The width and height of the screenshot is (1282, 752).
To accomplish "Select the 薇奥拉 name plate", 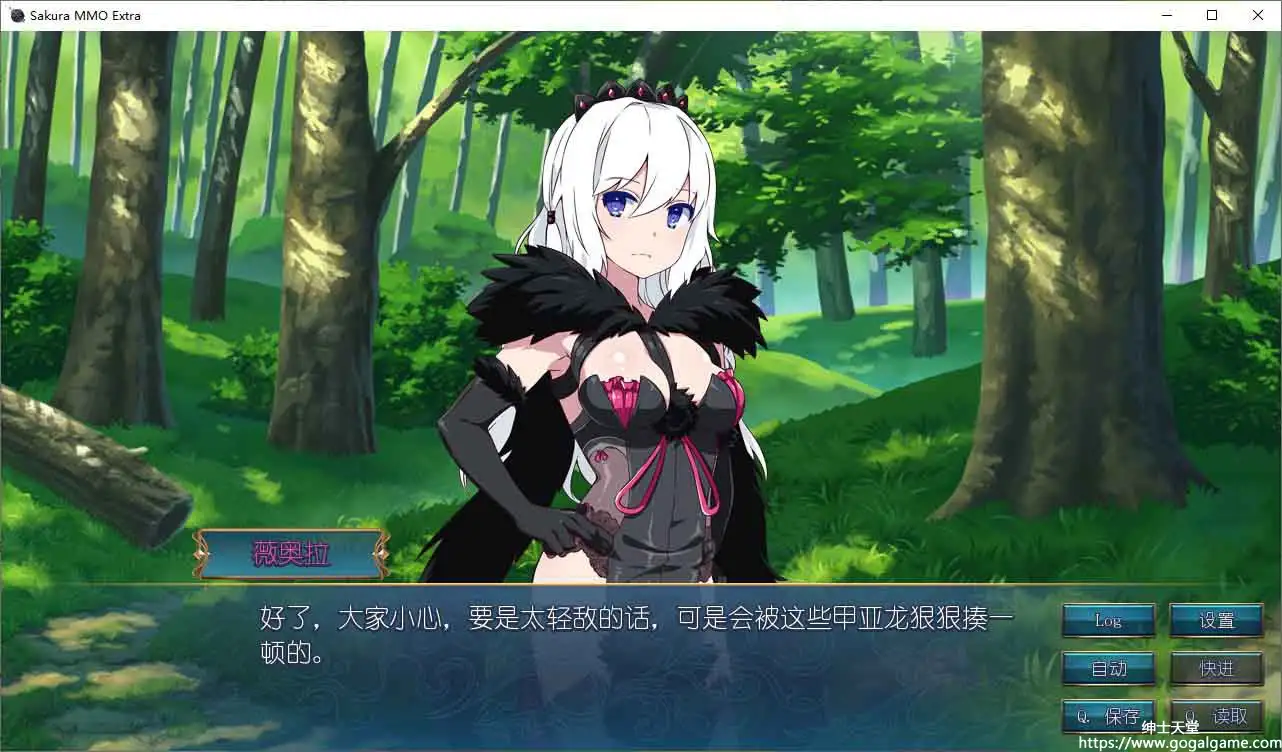I will click(288, 551).
